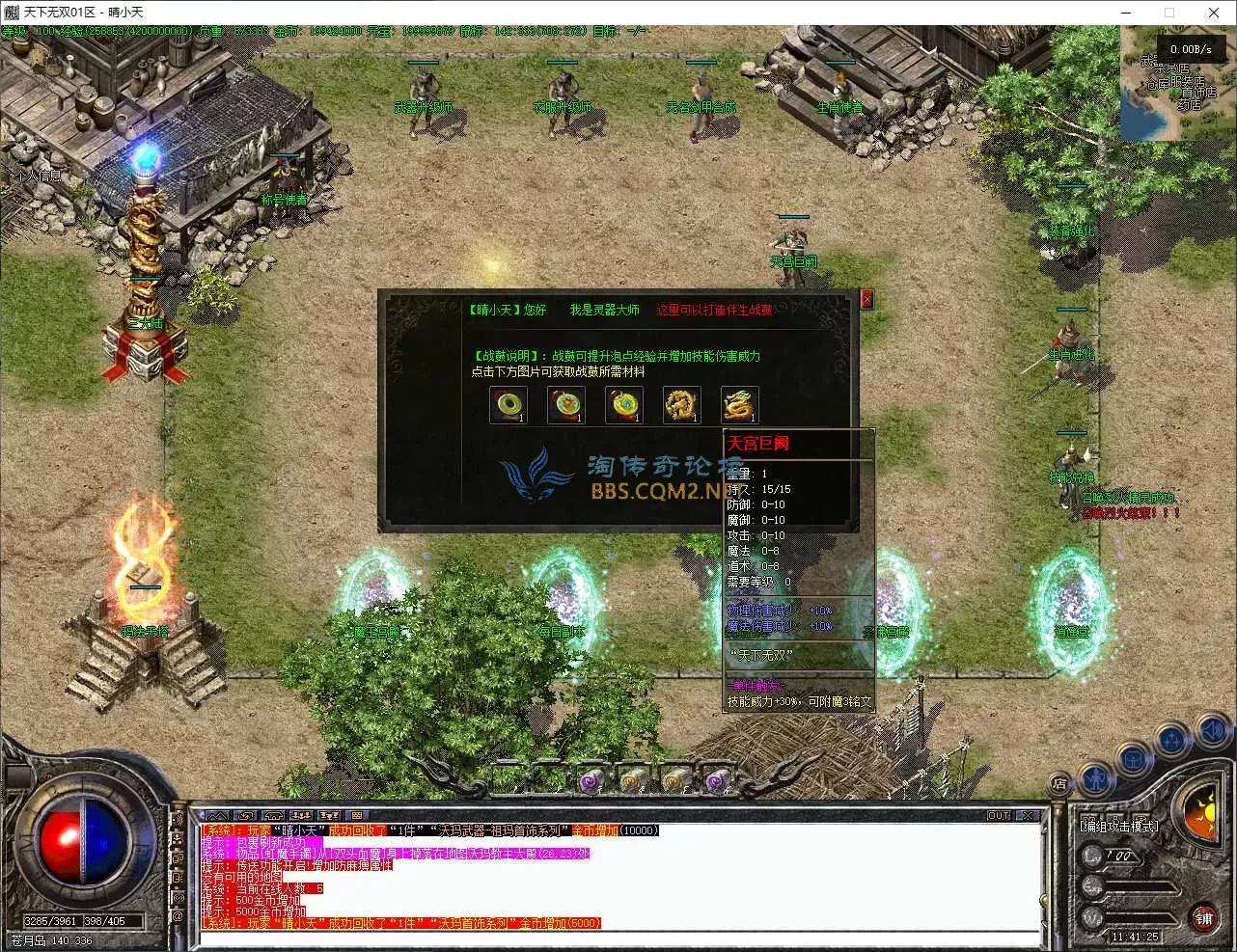
Task: Close the spirit master dialog window
Action: (x=866, y=299)
